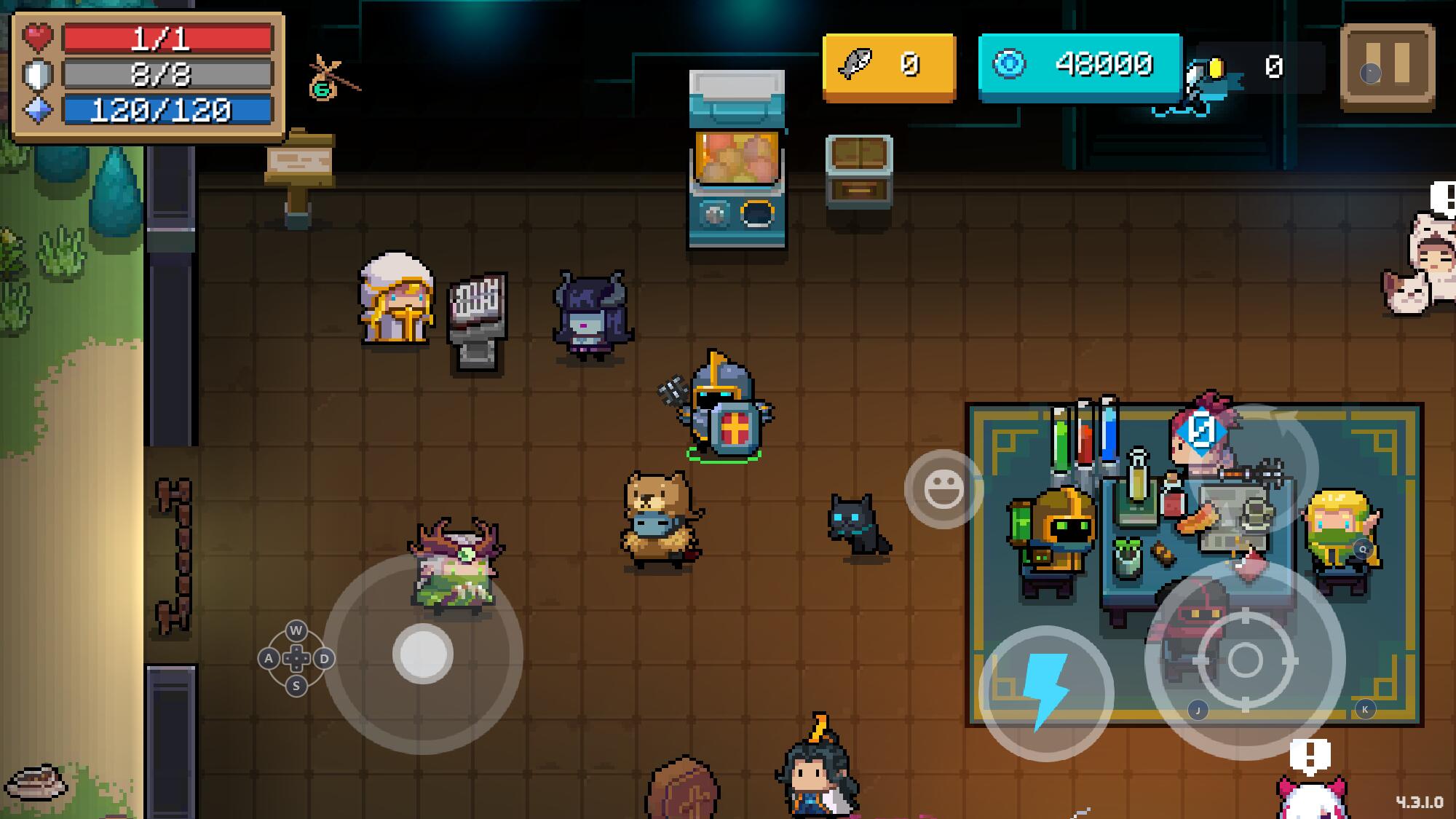
Task: Pause the game with the pause button
Action: click(x=1388, y=66)
